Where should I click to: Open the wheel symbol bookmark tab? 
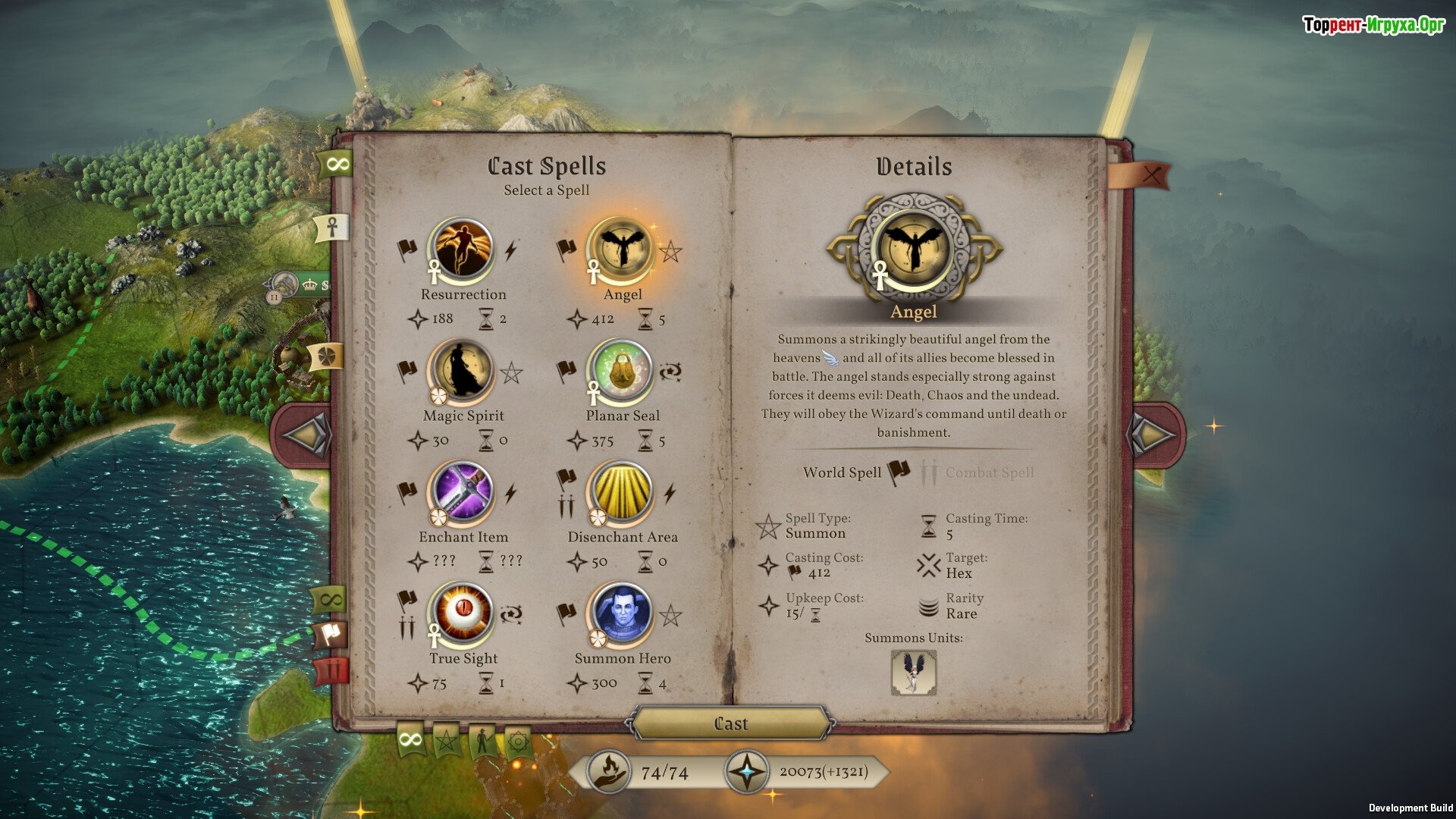328,356
